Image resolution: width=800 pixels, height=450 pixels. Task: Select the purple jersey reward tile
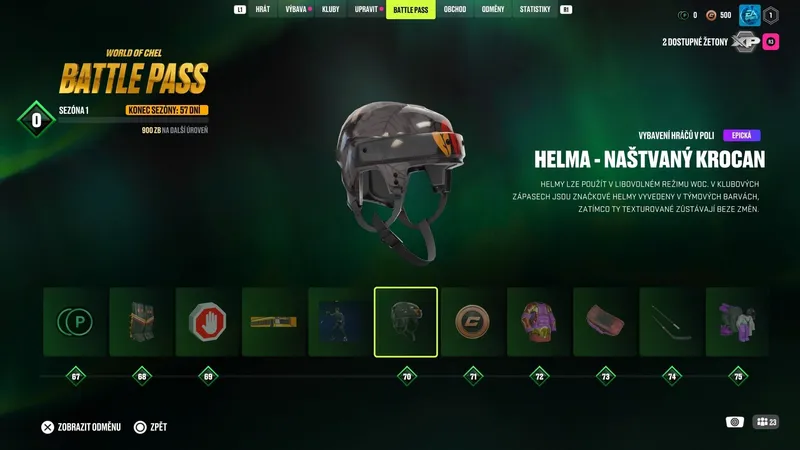(x=538, y=322)
